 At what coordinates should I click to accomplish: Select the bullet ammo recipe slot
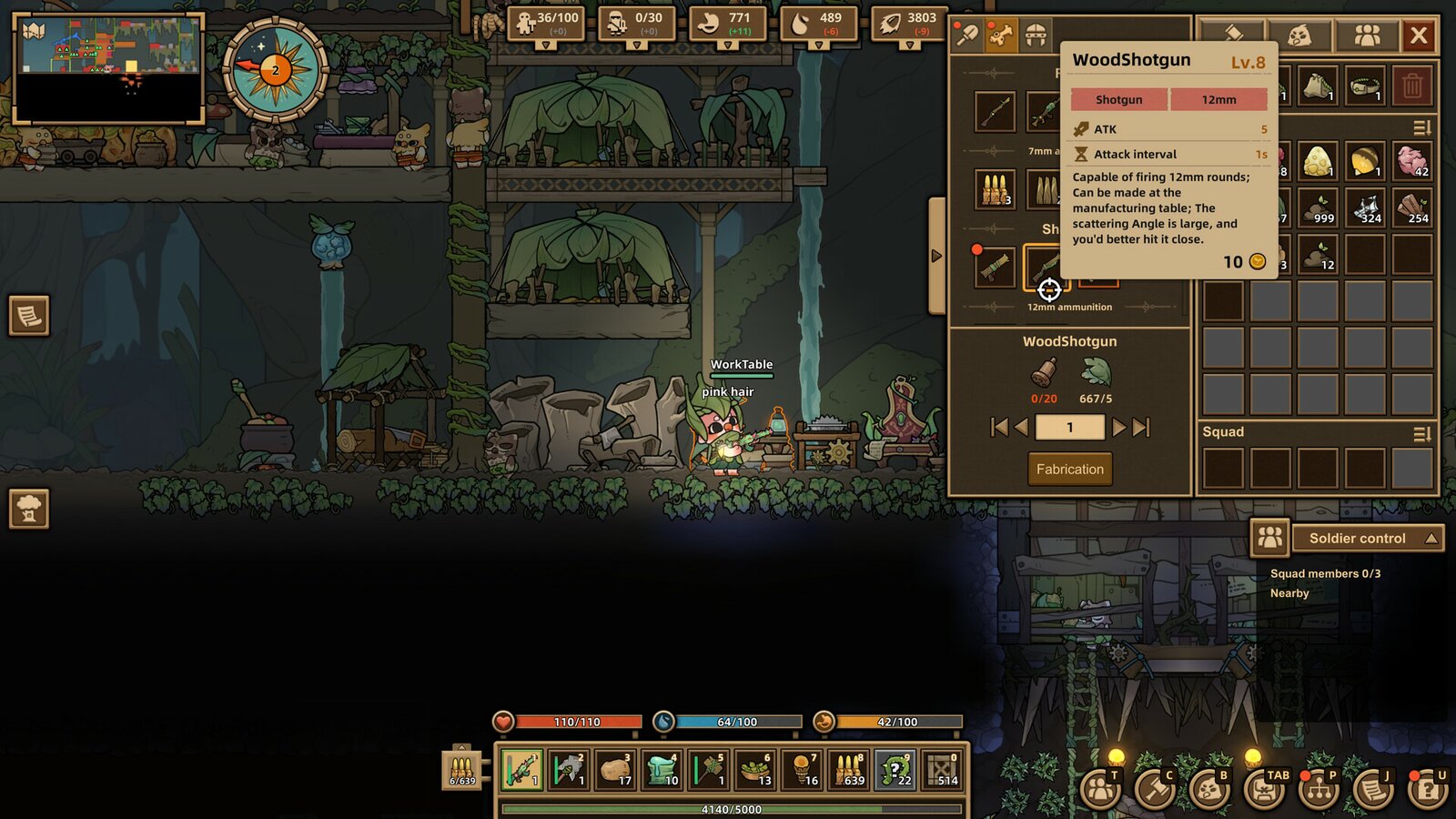995,190
